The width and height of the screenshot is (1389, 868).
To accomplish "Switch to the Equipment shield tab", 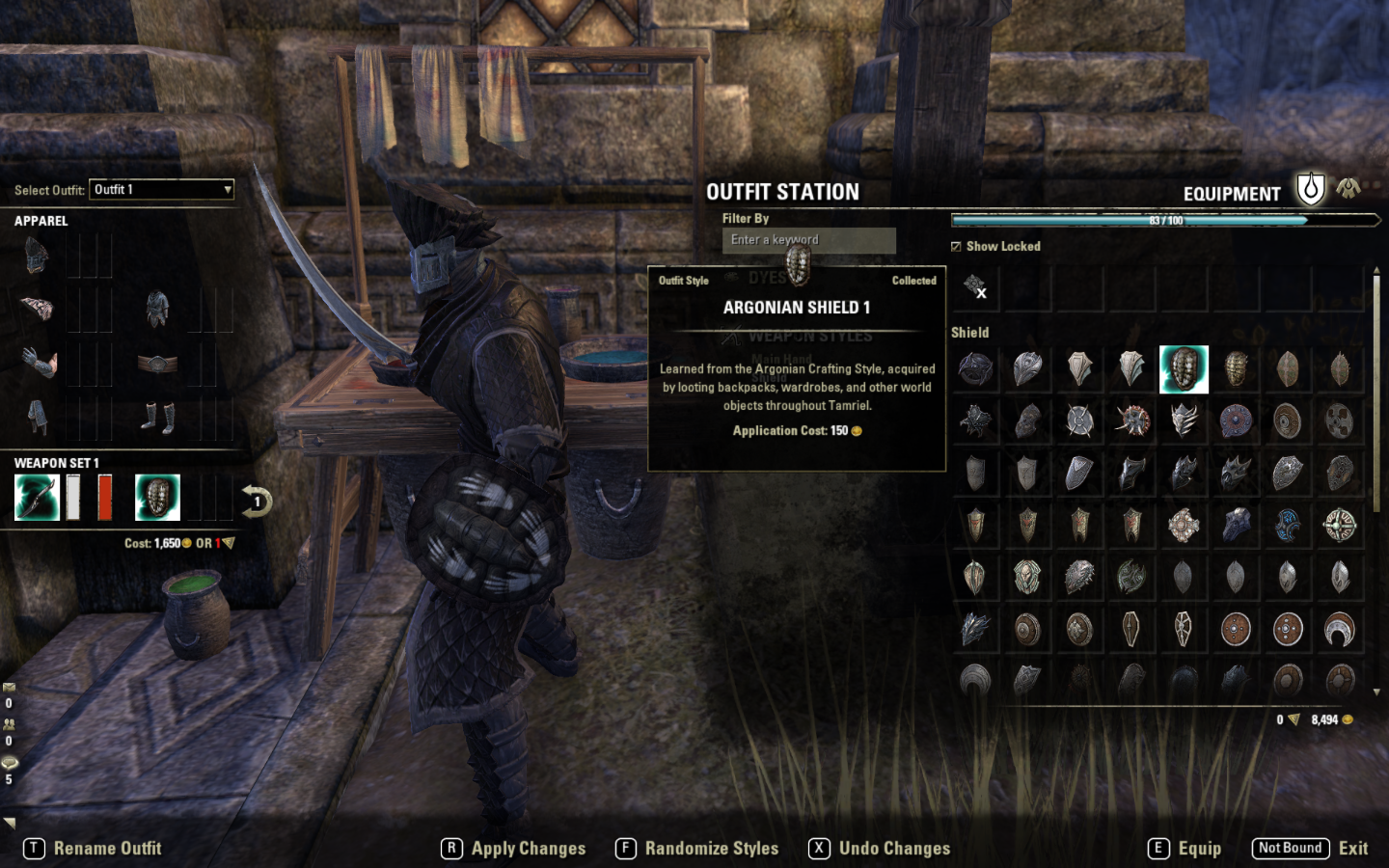I will (x=1310, y=189).
